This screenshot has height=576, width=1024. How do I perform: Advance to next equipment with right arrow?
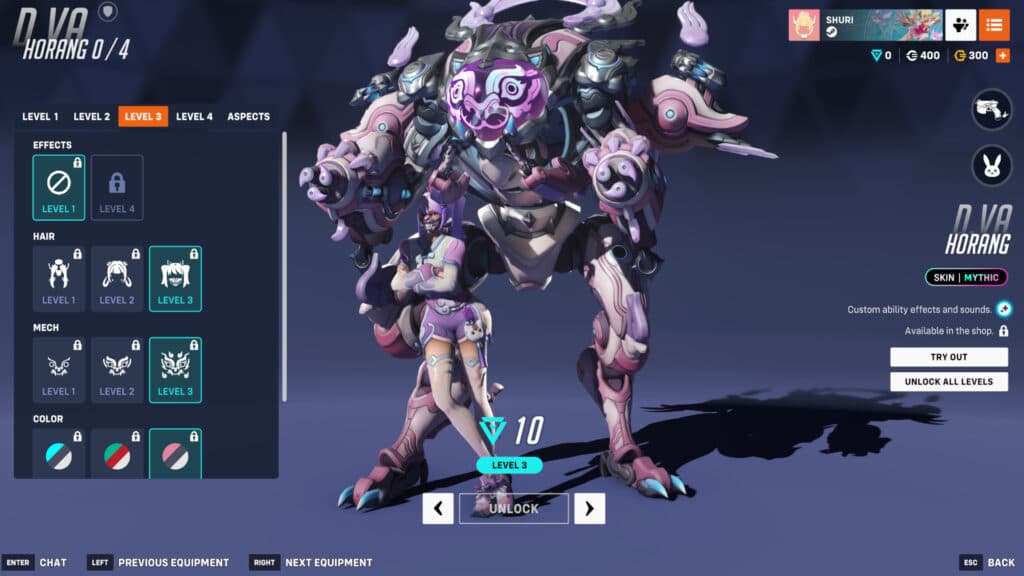tap(589, 508)
